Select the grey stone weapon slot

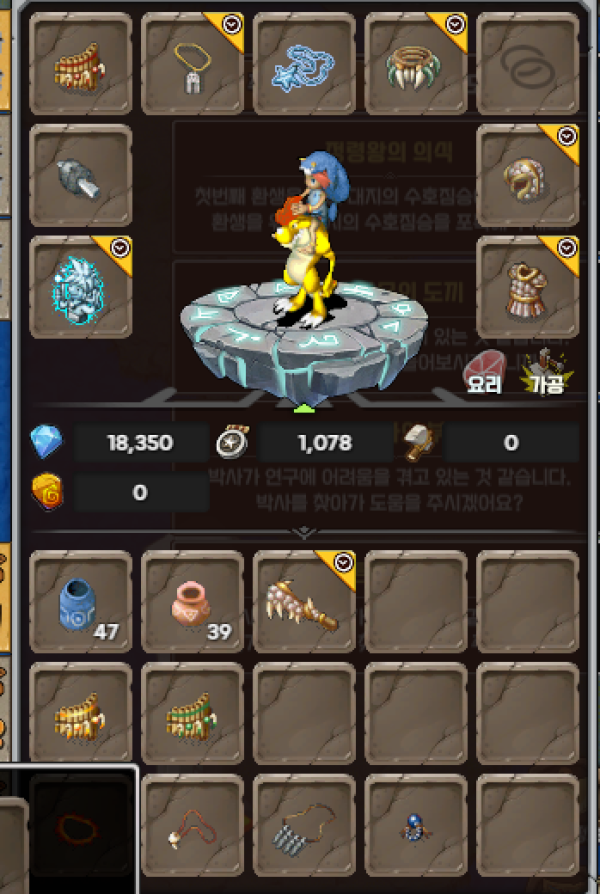coord(81,175)
